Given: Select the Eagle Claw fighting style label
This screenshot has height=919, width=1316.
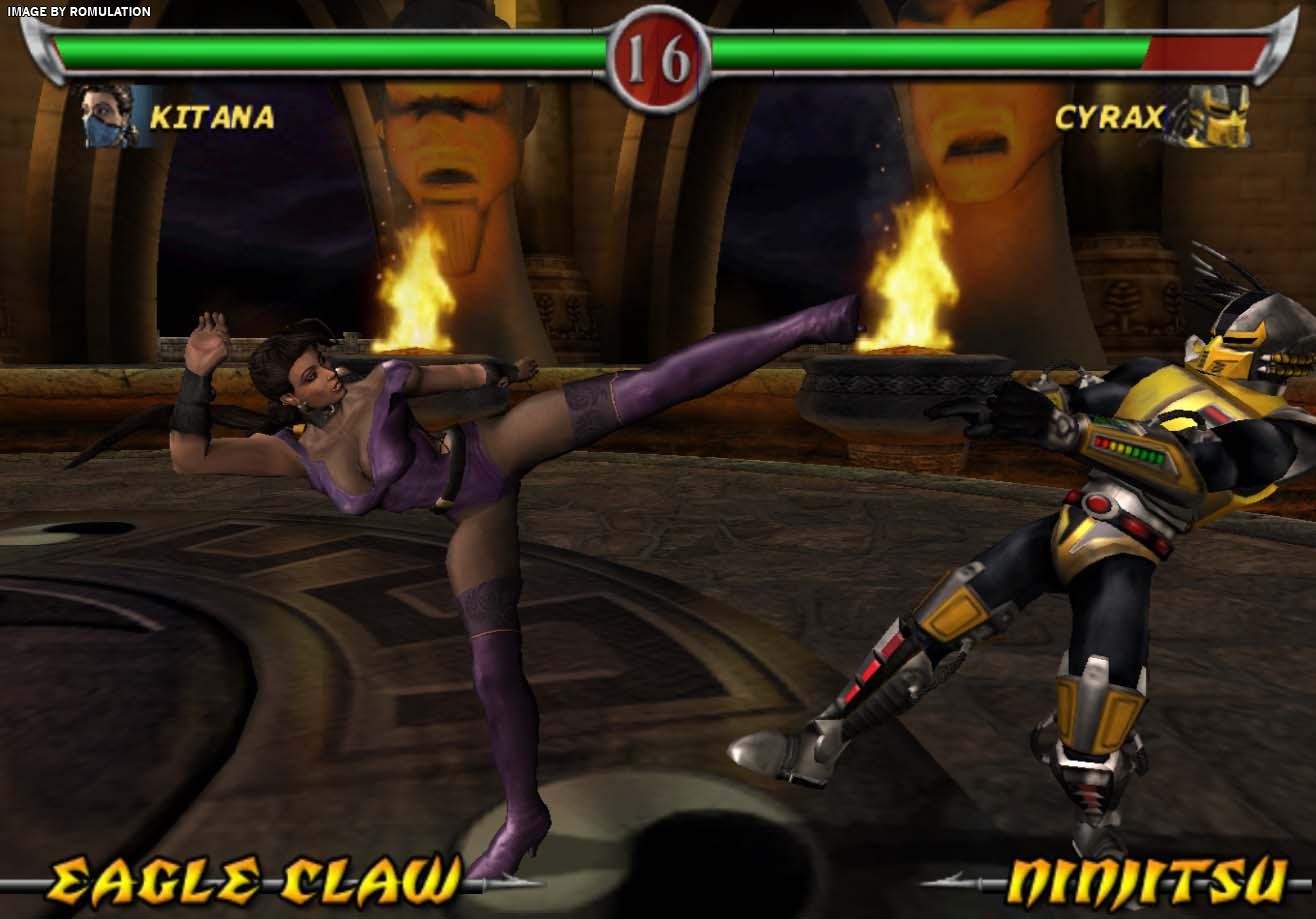Looking at the screenshot, I should 255,879.
